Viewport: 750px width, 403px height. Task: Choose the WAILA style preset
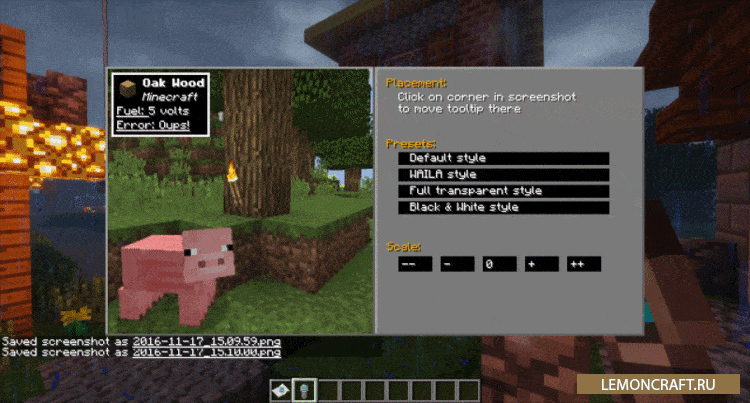pos(503,175)
